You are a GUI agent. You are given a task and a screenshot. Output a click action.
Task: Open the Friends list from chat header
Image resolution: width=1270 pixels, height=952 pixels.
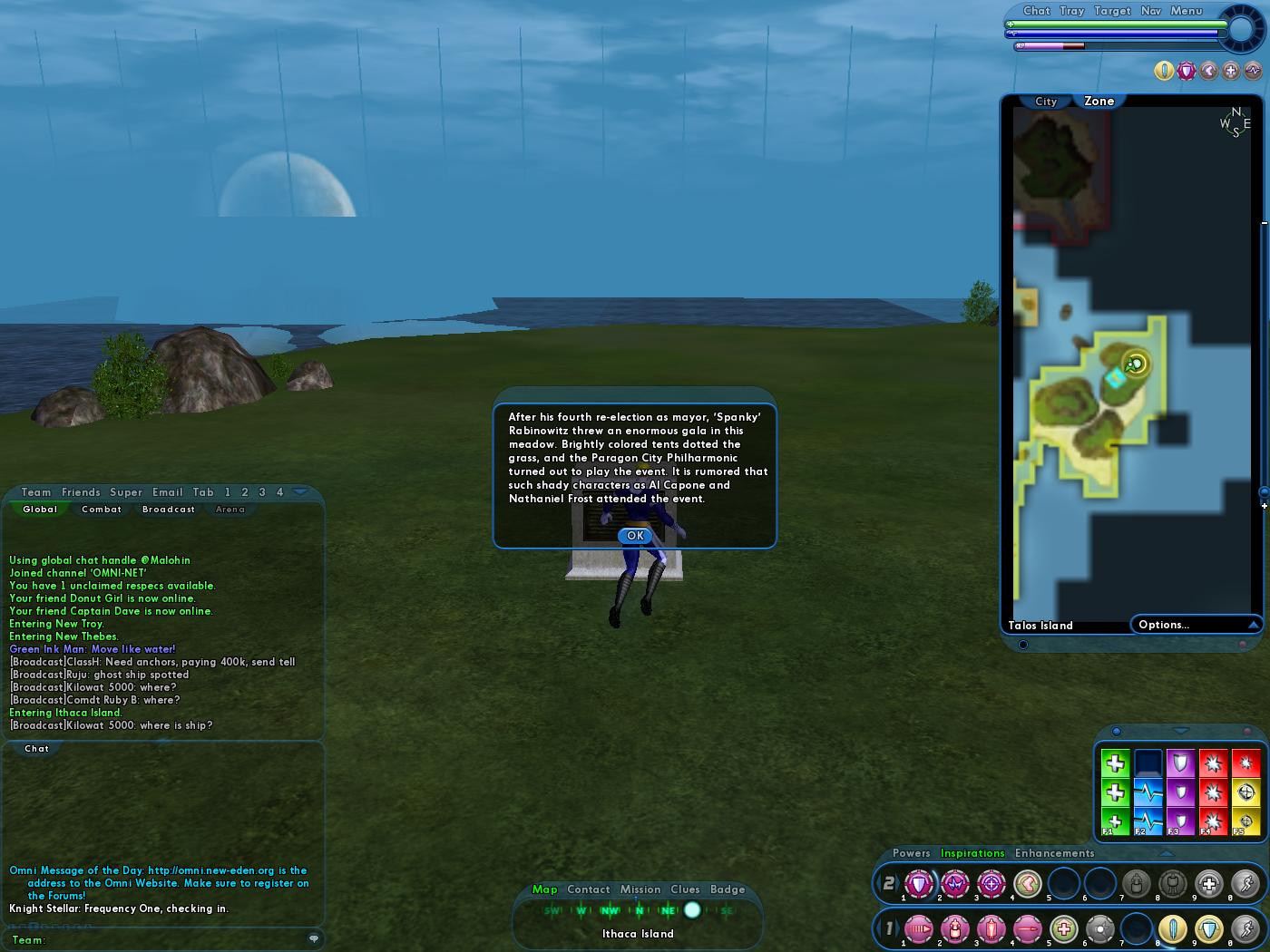[81, 492]
